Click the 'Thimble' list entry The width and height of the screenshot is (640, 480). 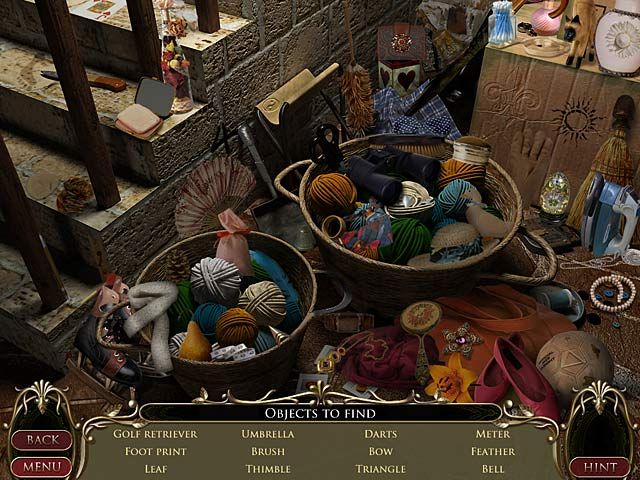(x=268, y=468)
